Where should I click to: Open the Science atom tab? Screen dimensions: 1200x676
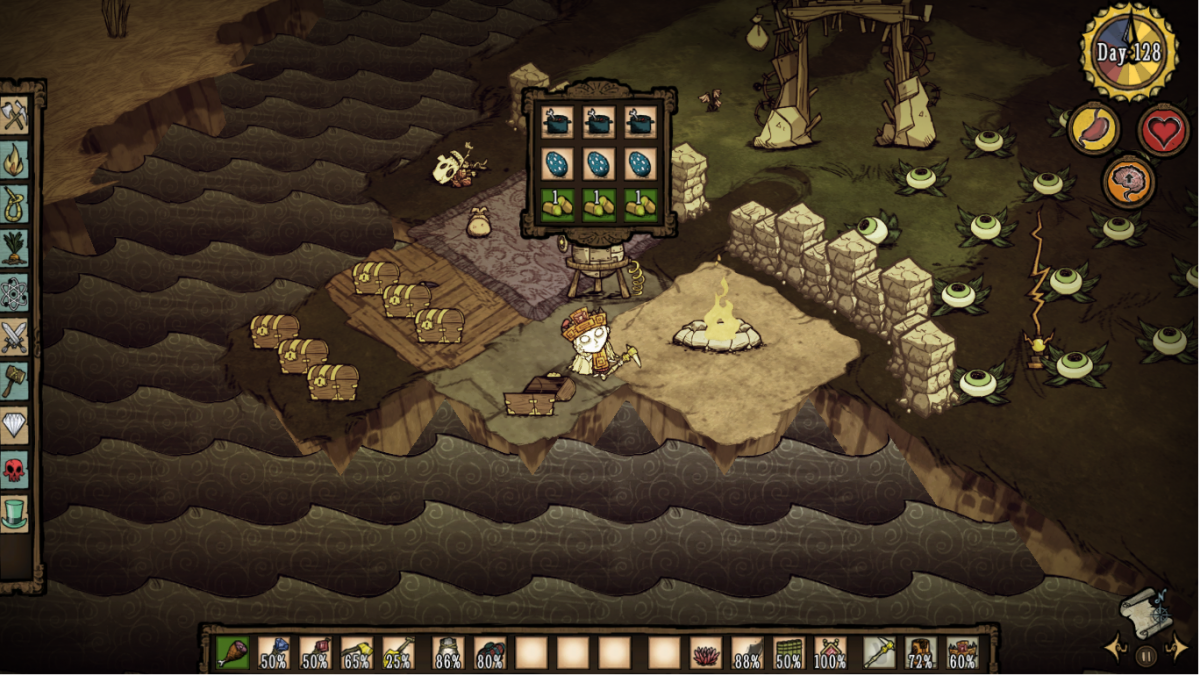(x=15, y=293)
